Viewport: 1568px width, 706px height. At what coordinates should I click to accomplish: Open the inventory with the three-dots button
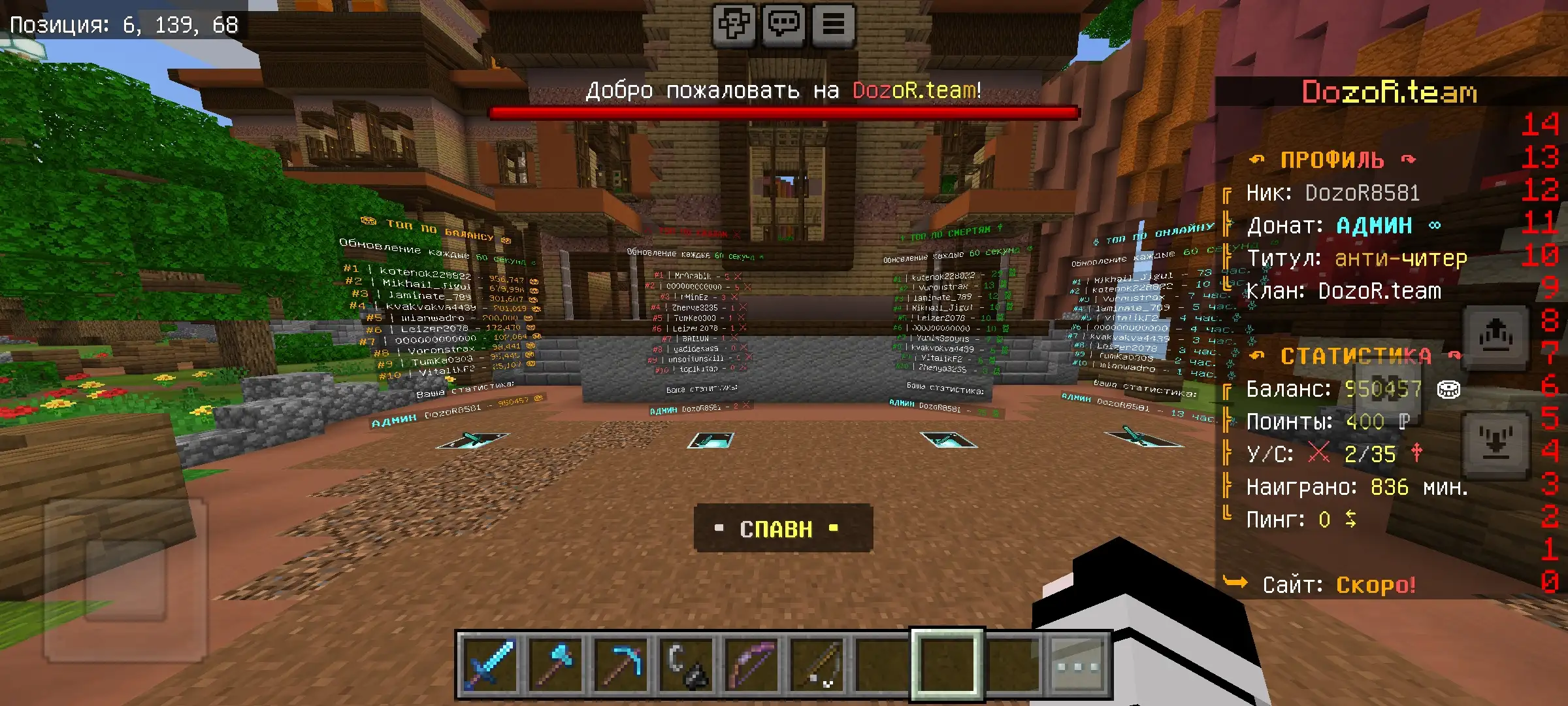1077,666
